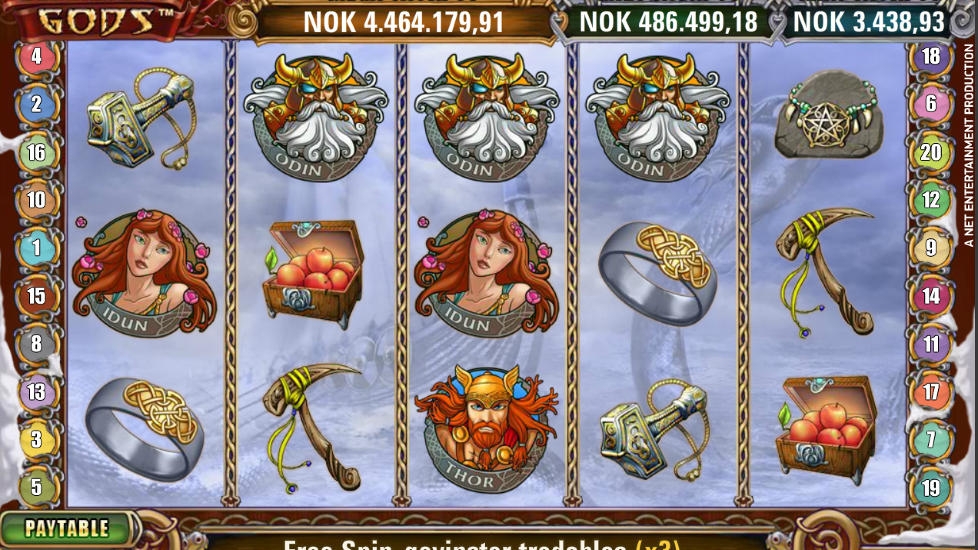
Task: Show payline 11
Action: [x=931, y=345]
